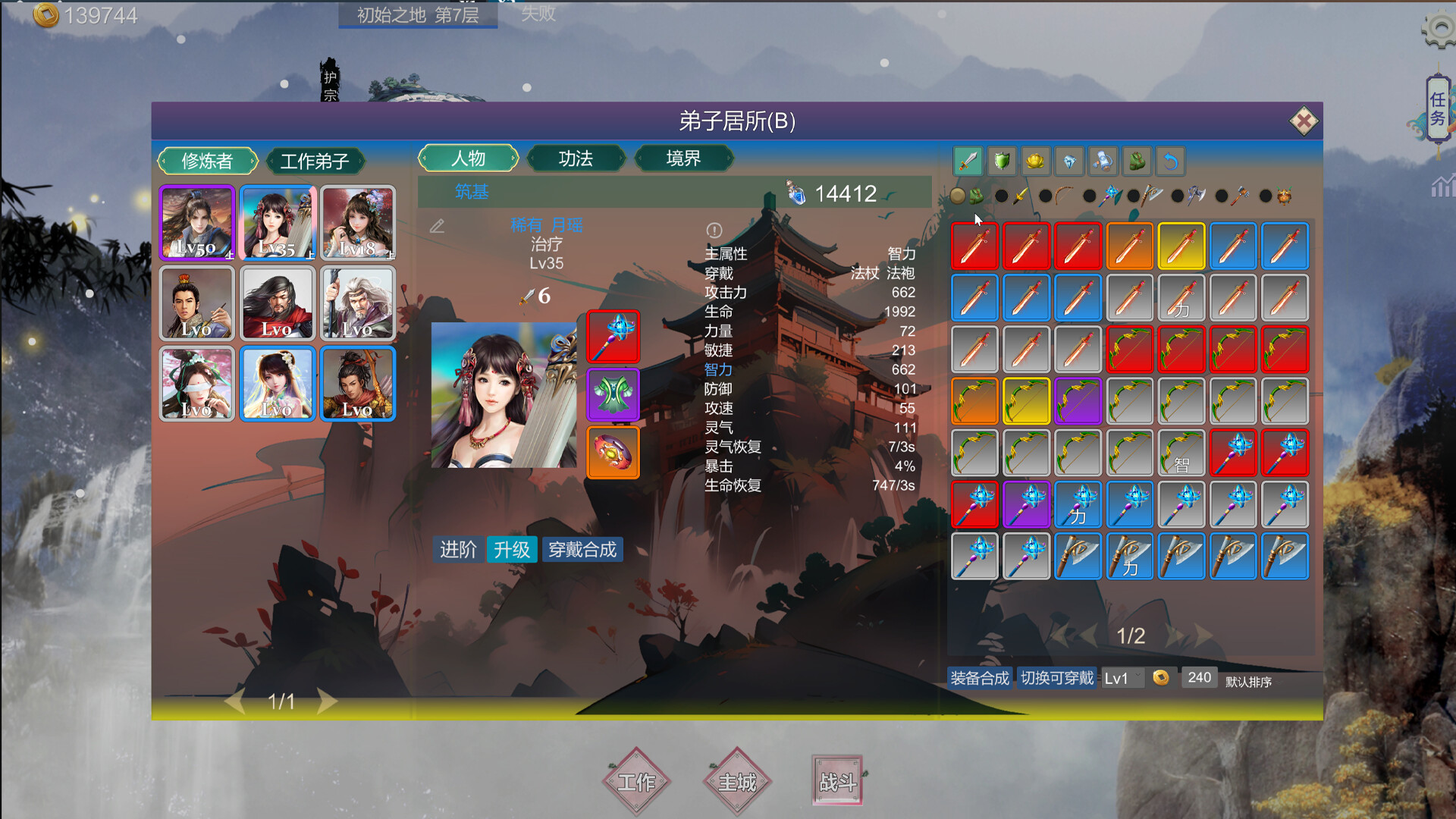Switch to the 工作弟子 tab
Image resolution: width=1456 pixels, height=819 pixels.
tap(316, 160)
